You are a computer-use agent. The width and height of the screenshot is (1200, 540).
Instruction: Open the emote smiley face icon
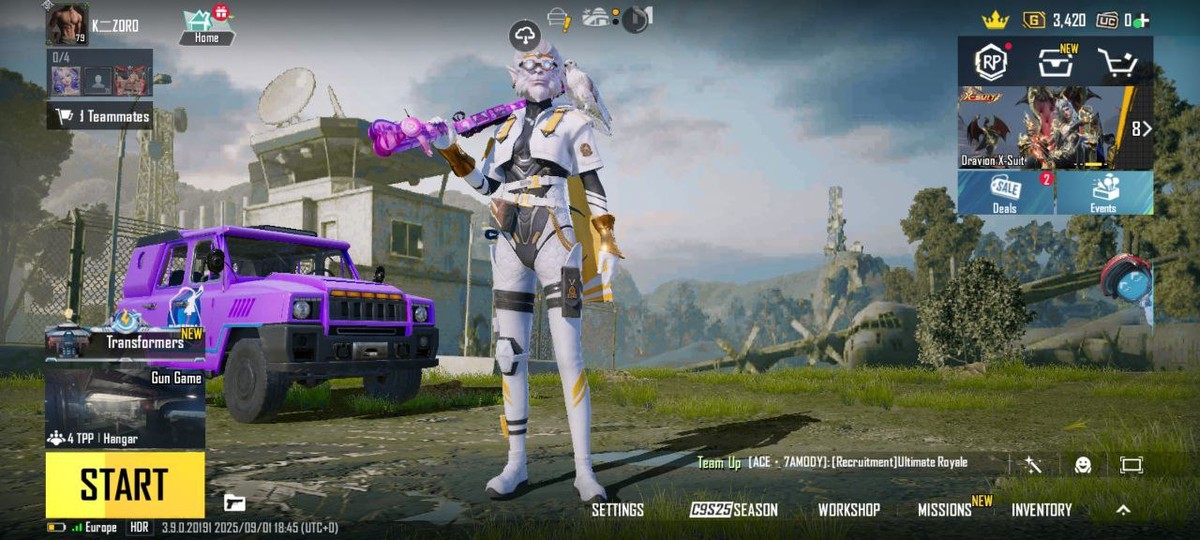pyautogui.click(x=1083, y=465)
